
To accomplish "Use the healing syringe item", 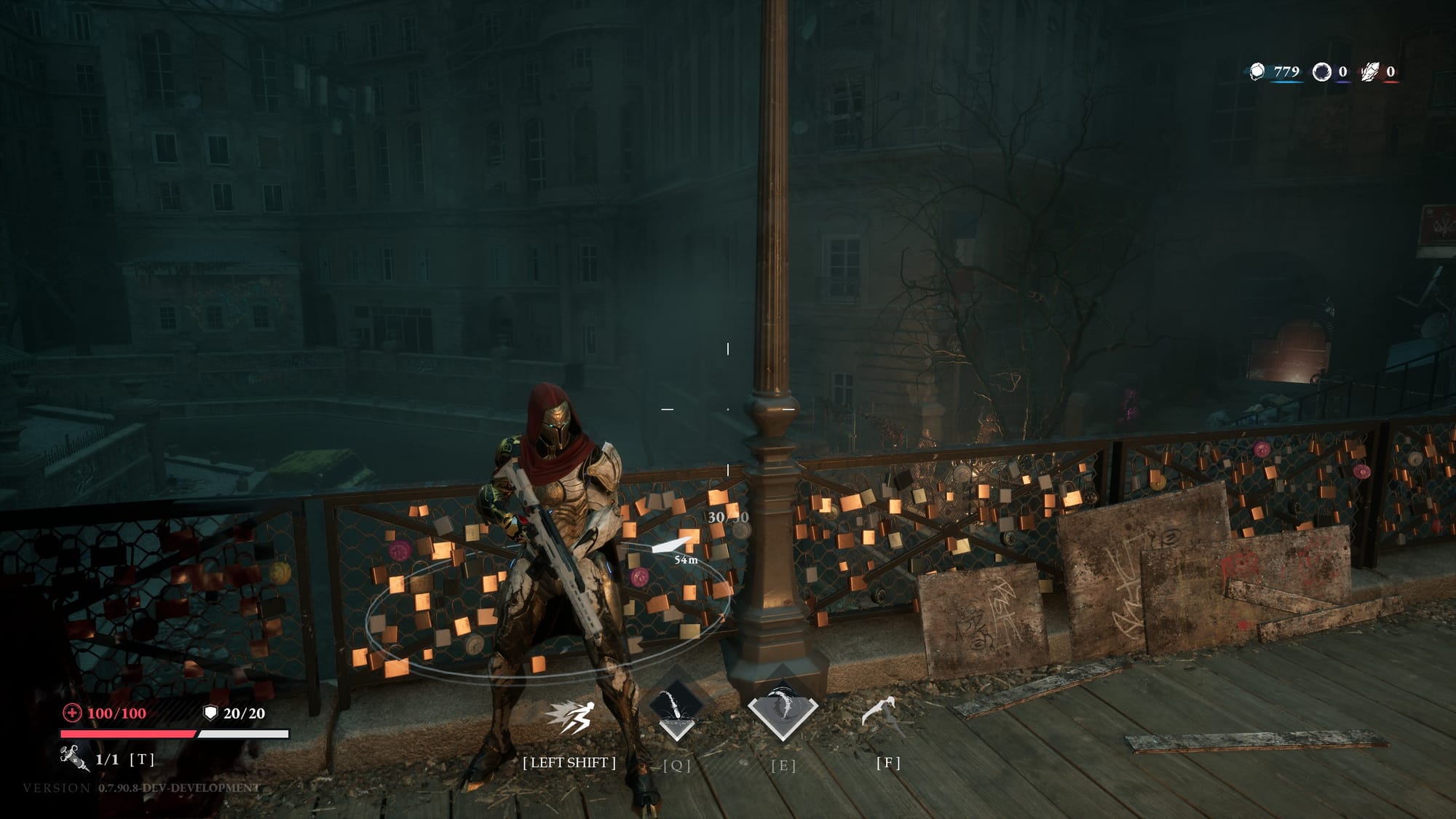I will pos(74,758).
